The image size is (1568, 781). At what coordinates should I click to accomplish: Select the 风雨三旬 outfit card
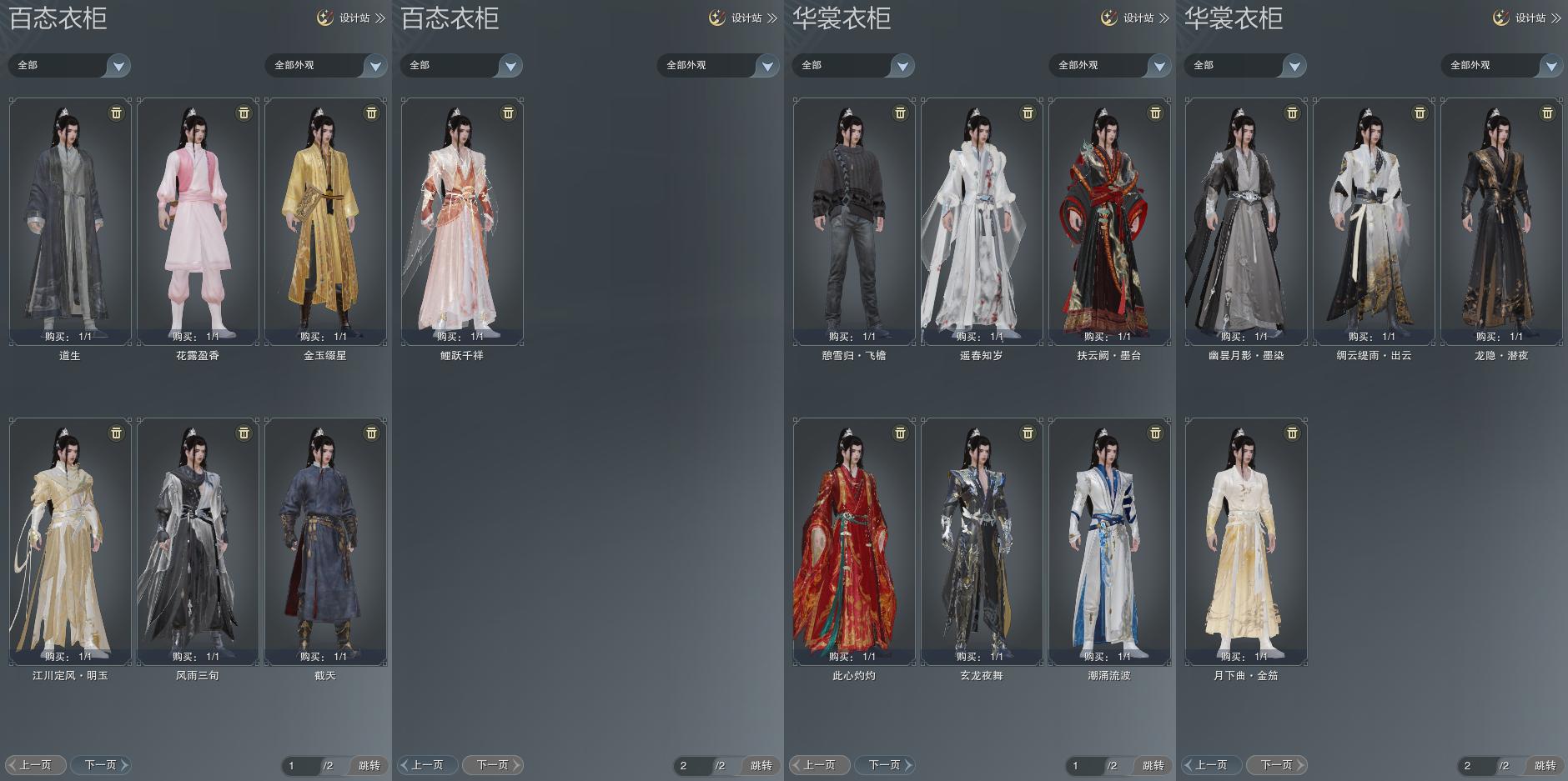(198, 542)
